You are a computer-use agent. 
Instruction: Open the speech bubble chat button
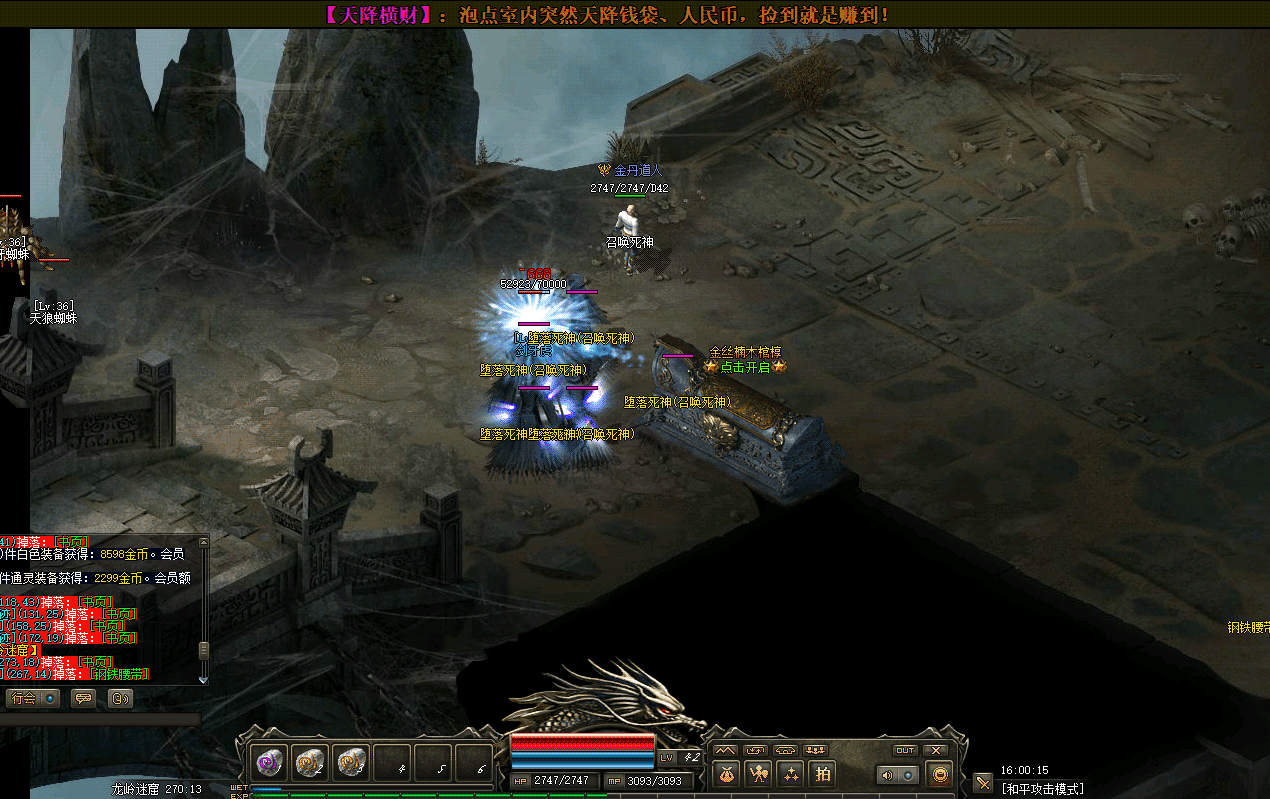(84, 698)
